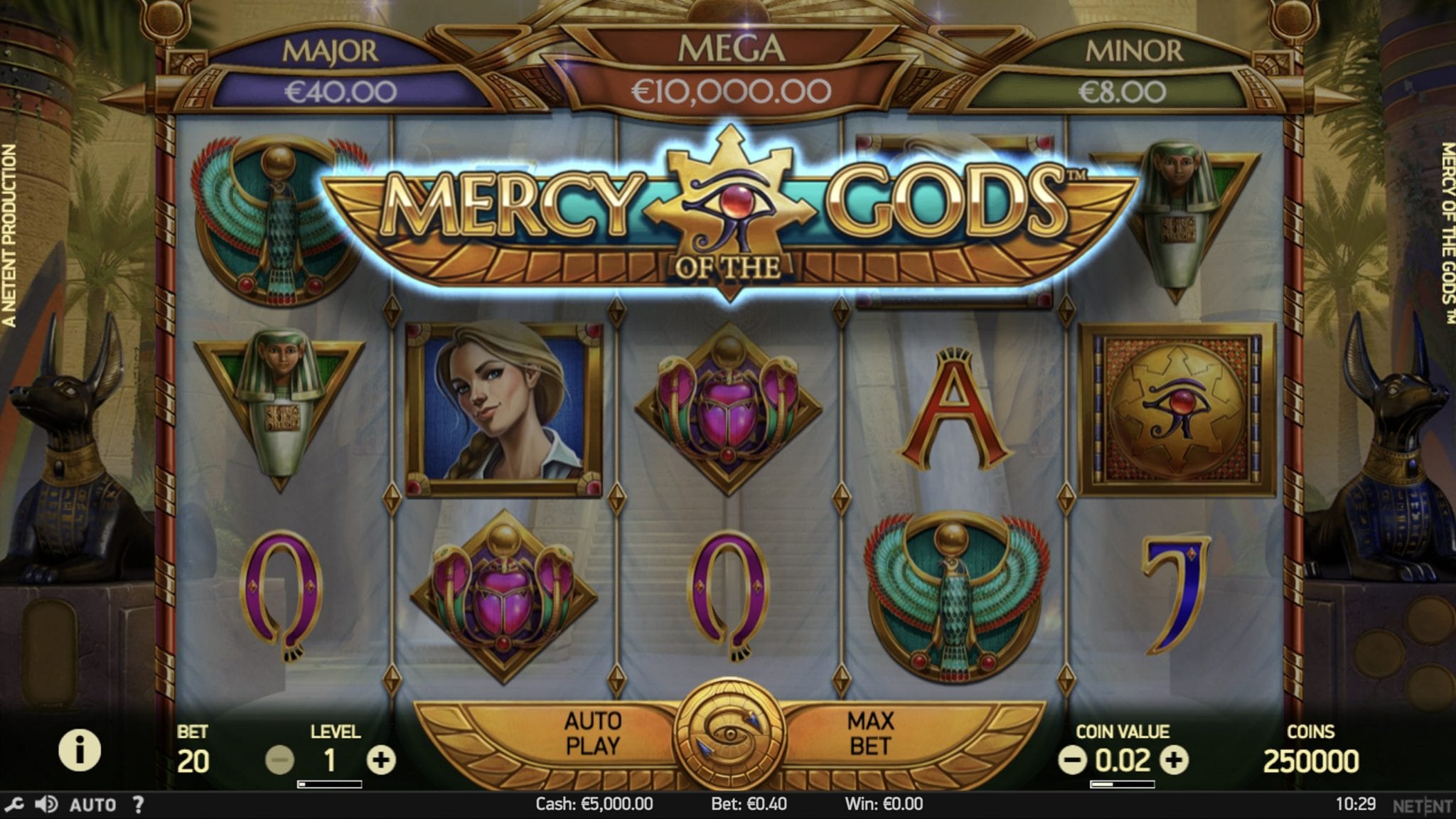The width and height of the screenshot is (1456, 819).
Task: Adjust the coin value slider bar
Action: [1122, 784]
